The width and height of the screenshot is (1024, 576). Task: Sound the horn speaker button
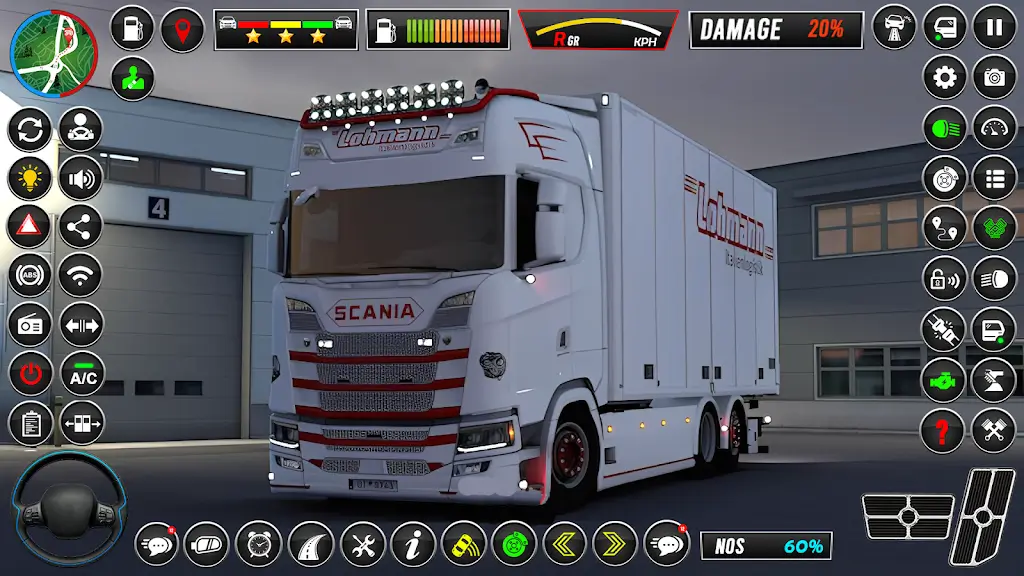pos(81,179)
